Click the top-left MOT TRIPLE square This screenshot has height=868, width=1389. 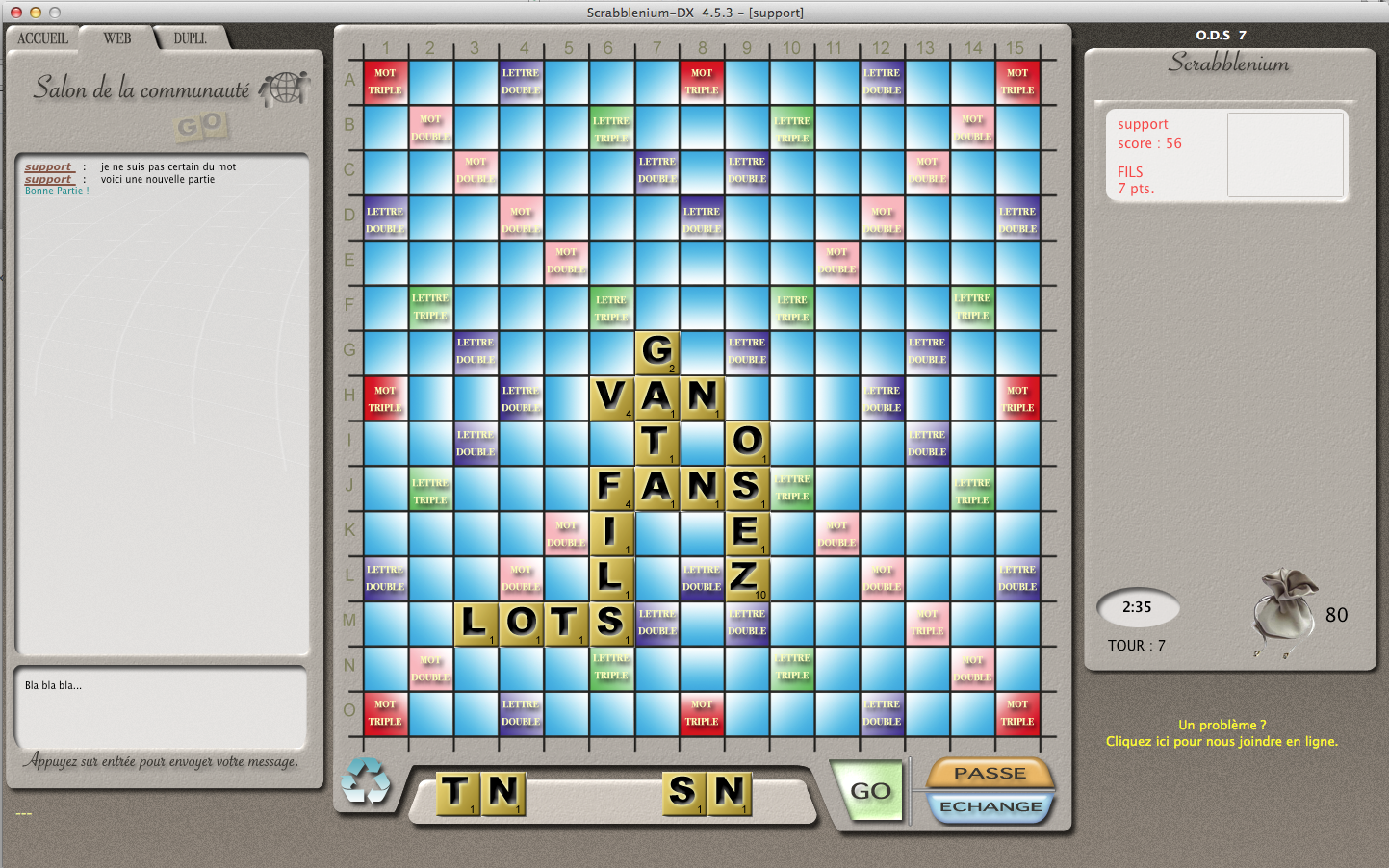click(x=385, y=81)
